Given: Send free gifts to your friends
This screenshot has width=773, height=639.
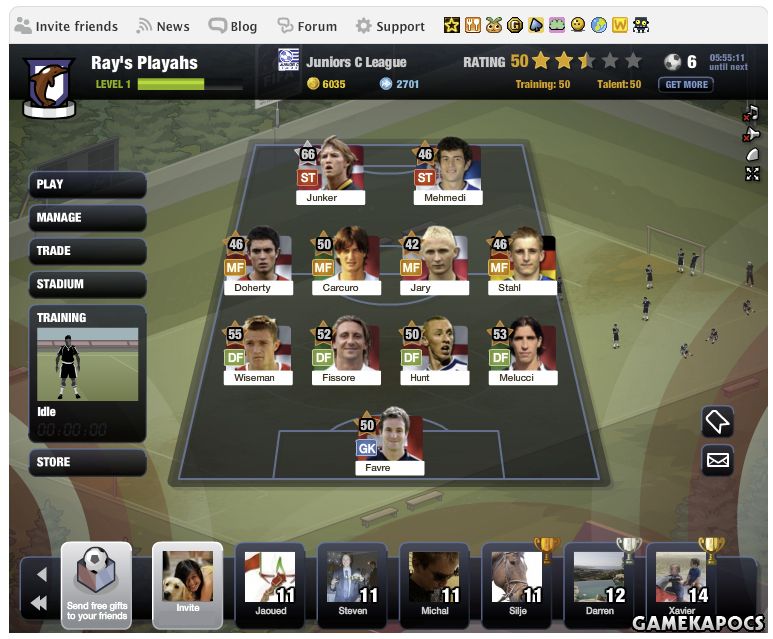Looking at the screenshot, I should [96, 585].
